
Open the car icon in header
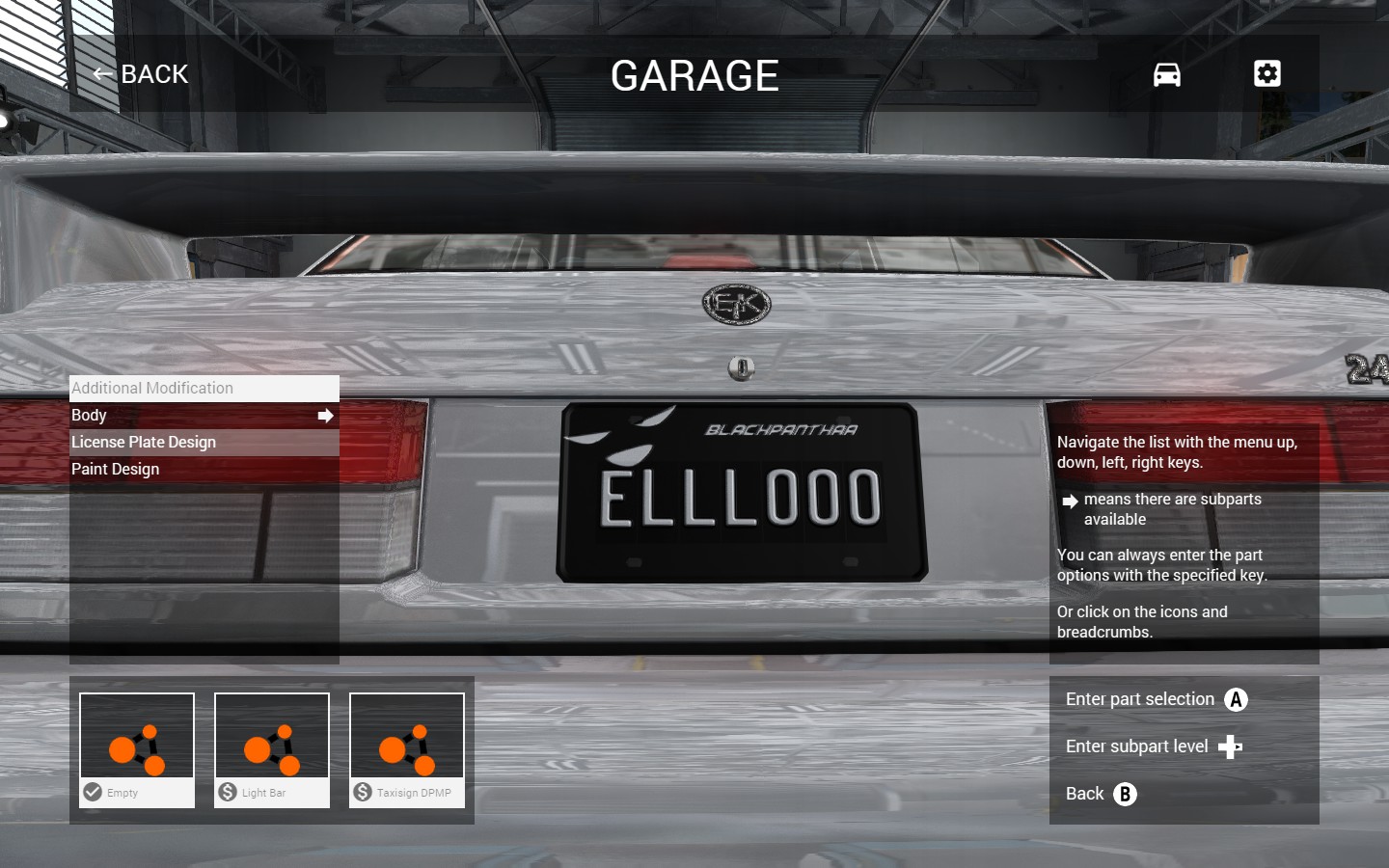1166,74
